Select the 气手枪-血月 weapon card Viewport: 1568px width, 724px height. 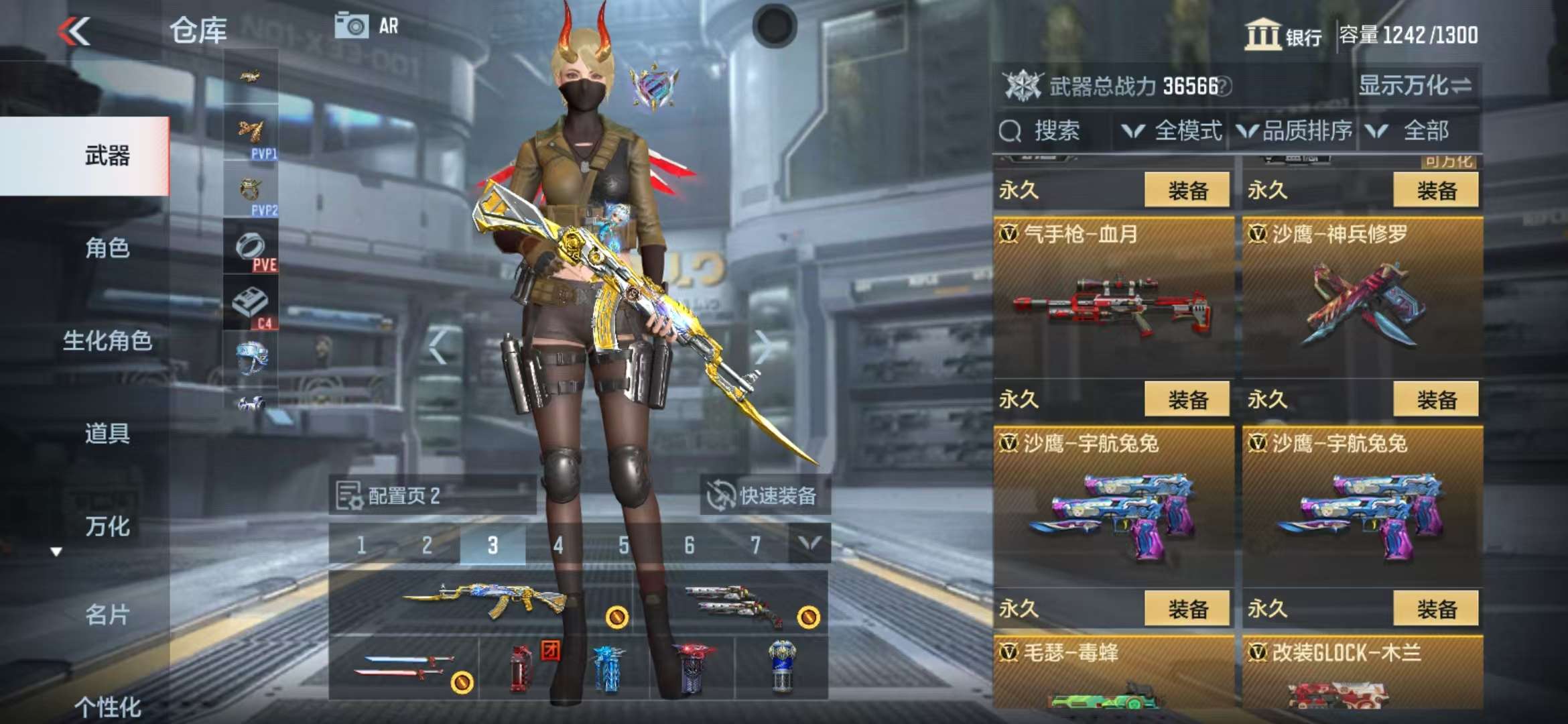[1113, 298]
